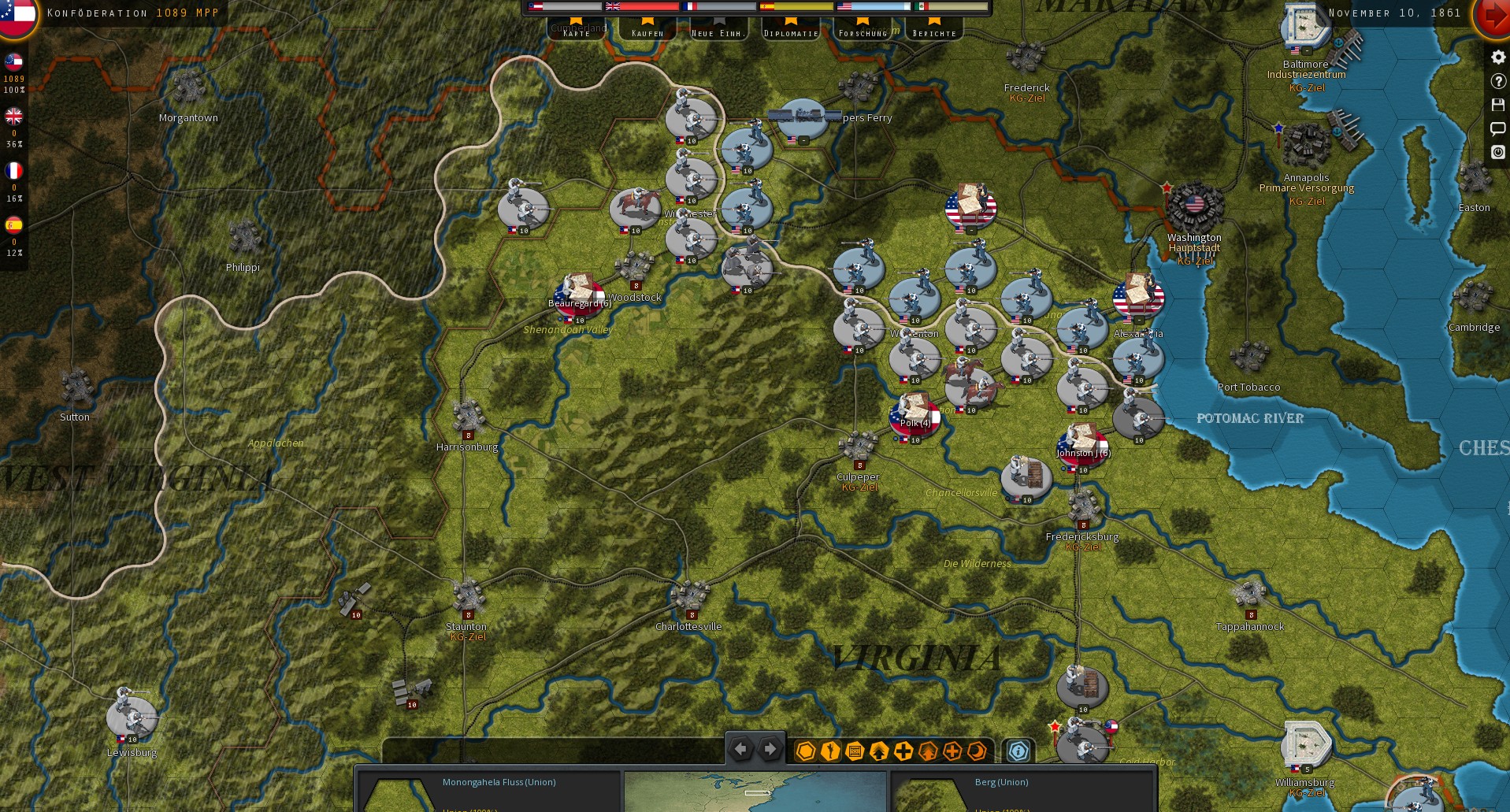Click the next unit arrow button

coord(770,749)
